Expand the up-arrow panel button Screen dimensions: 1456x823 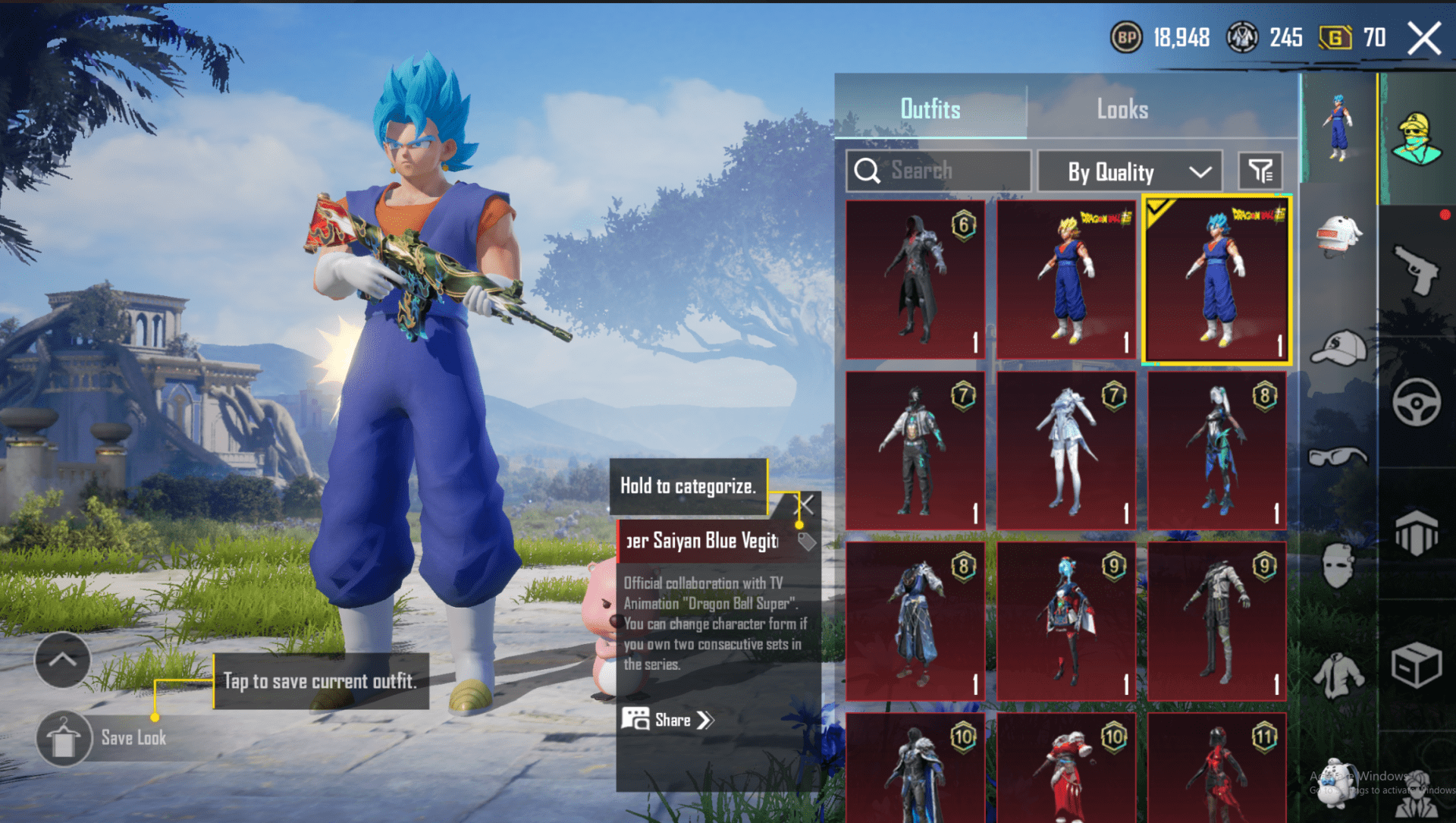[x=63, y=660]
